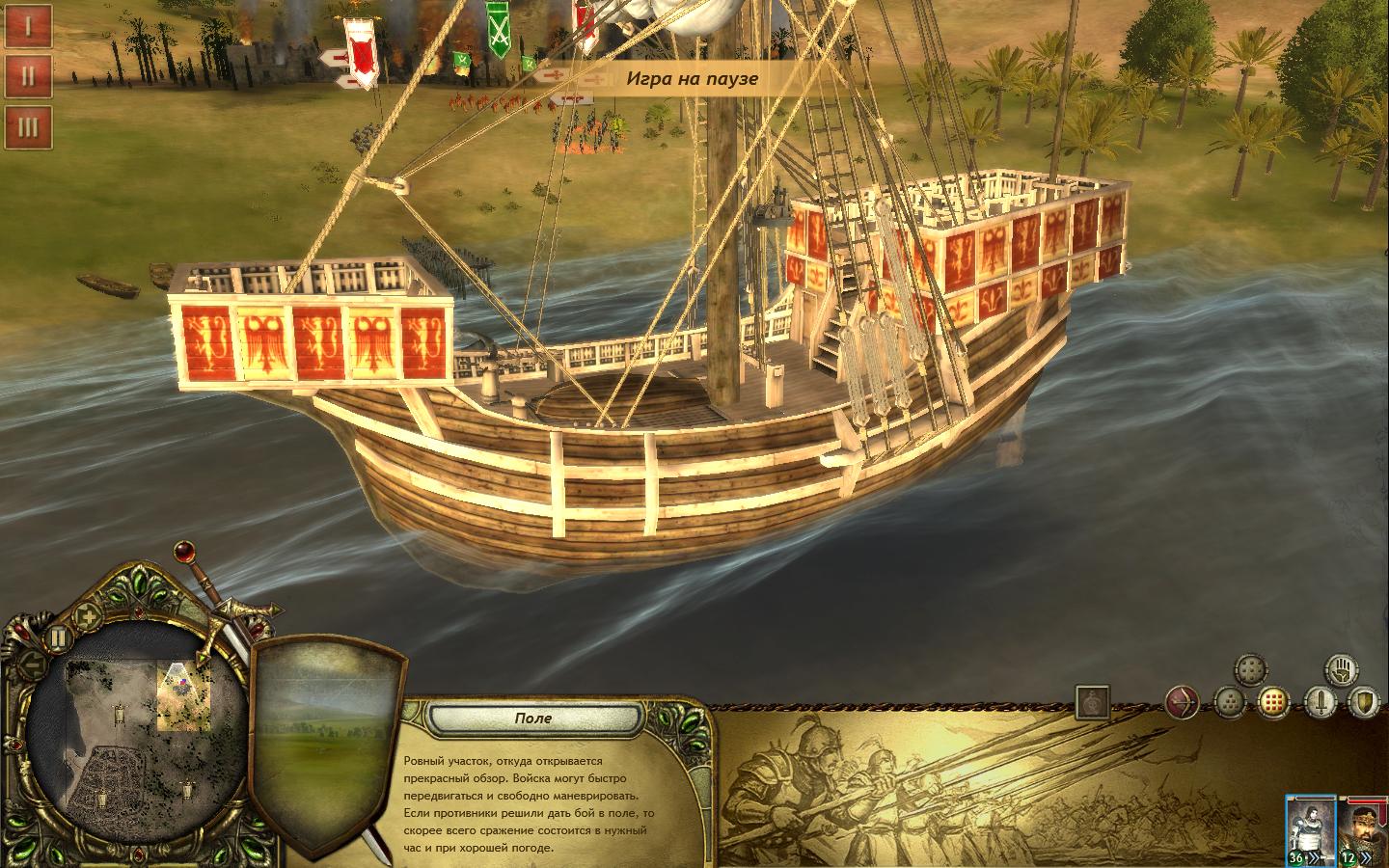Viewport: 1389px width, 868px height.
Task: Toggle the pause button beside the minimap
Action: (58, 637)
